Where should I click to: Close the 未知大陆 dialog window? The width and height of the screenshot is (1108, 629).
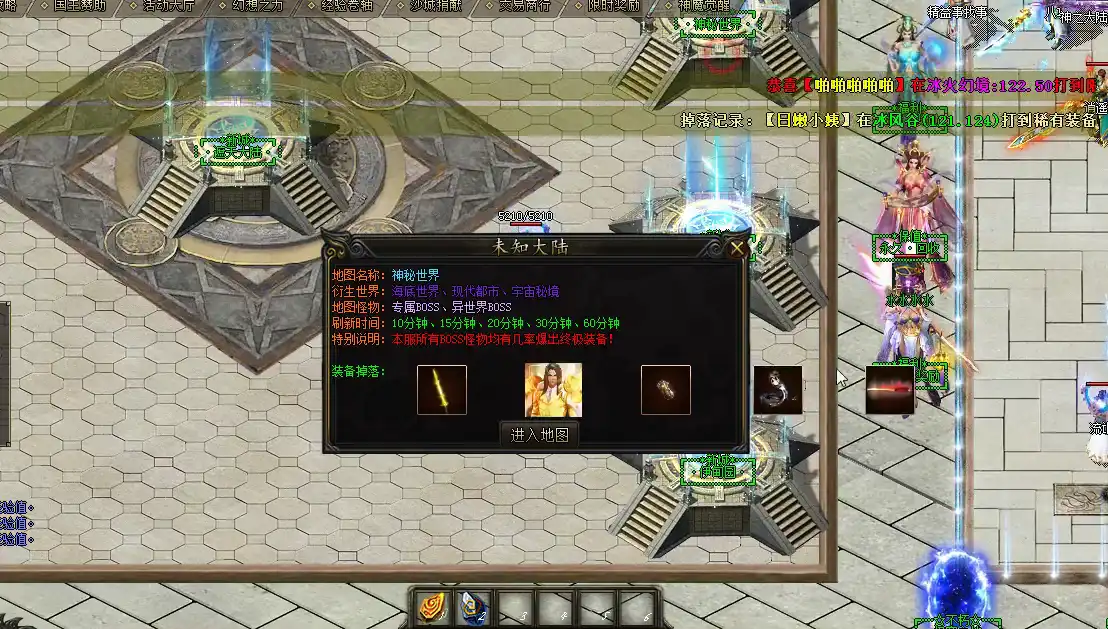point(737,248)
